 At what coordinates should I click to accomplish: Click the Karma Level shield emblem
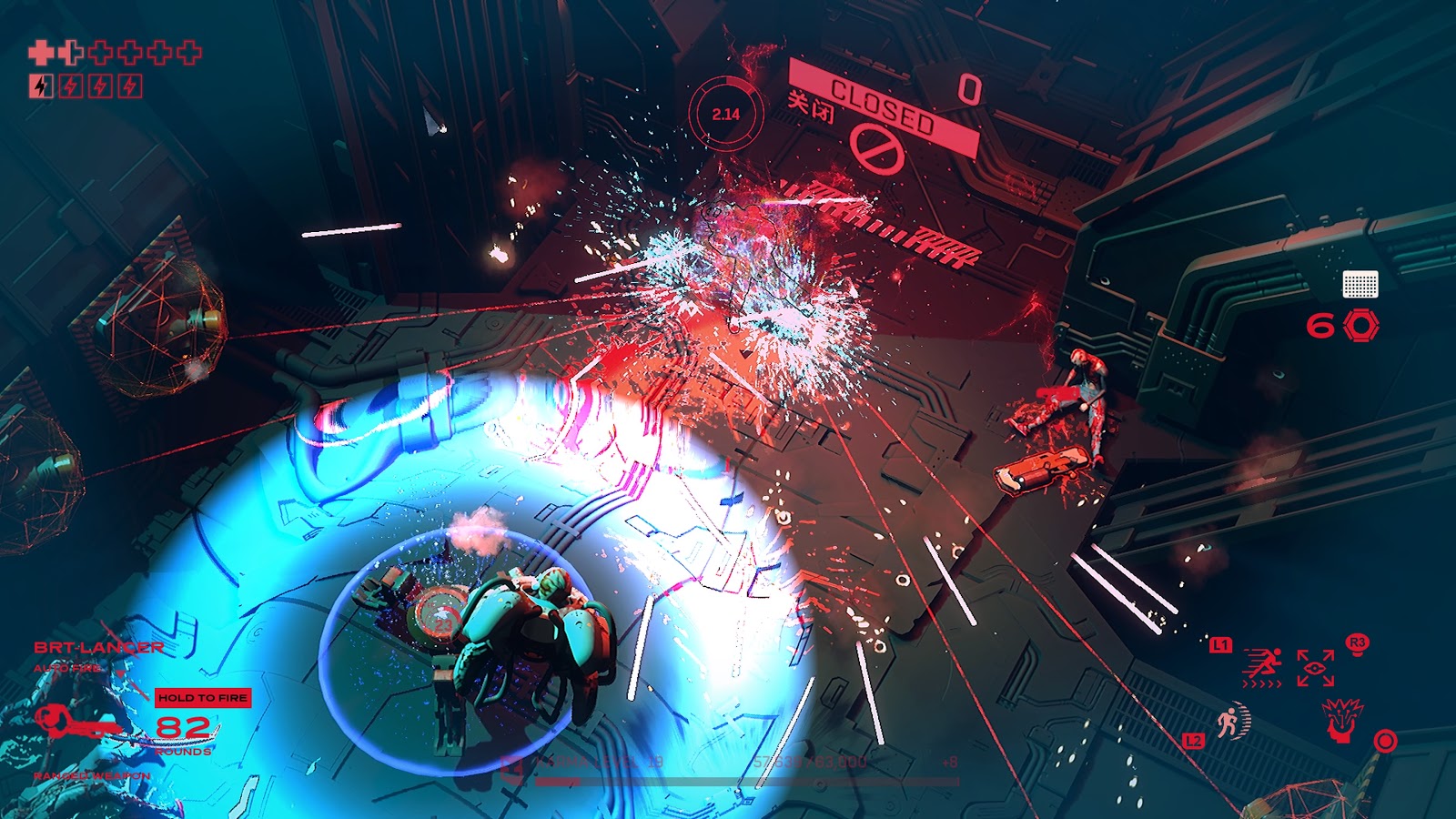tap(511, 766)
